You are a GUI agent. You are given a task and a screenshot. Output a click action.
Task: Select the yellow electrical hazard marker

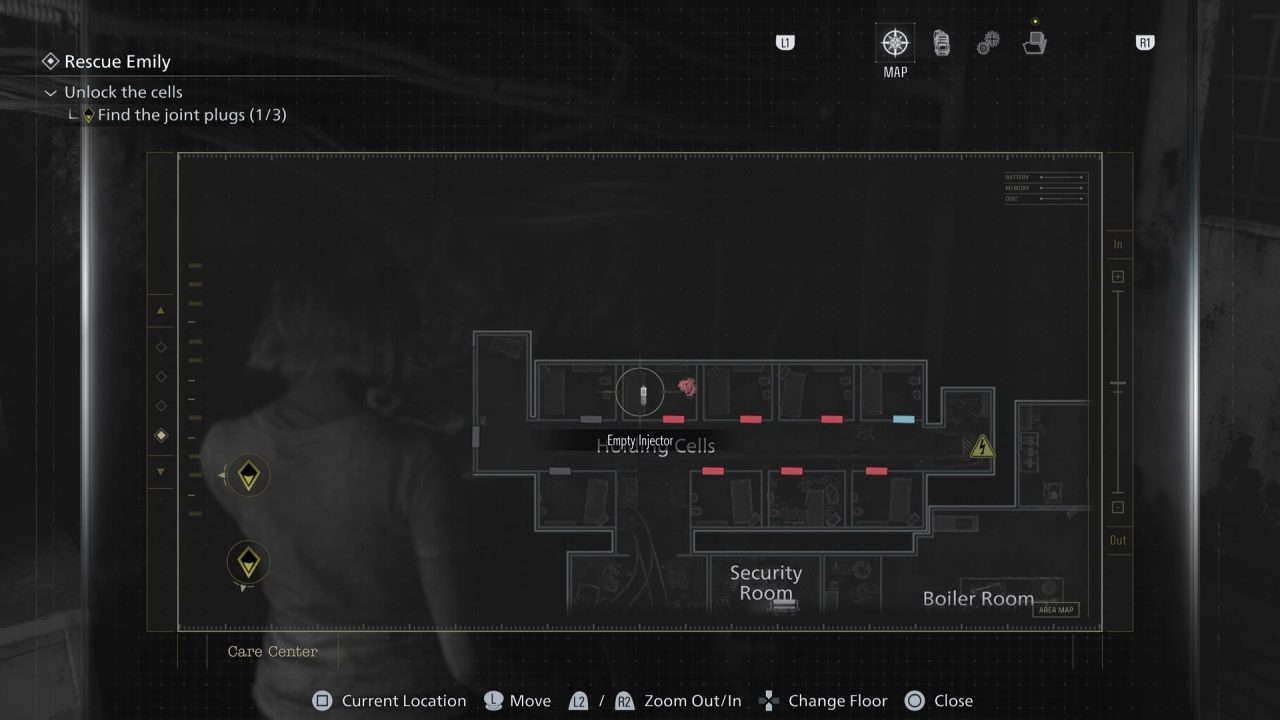point(982,446)
